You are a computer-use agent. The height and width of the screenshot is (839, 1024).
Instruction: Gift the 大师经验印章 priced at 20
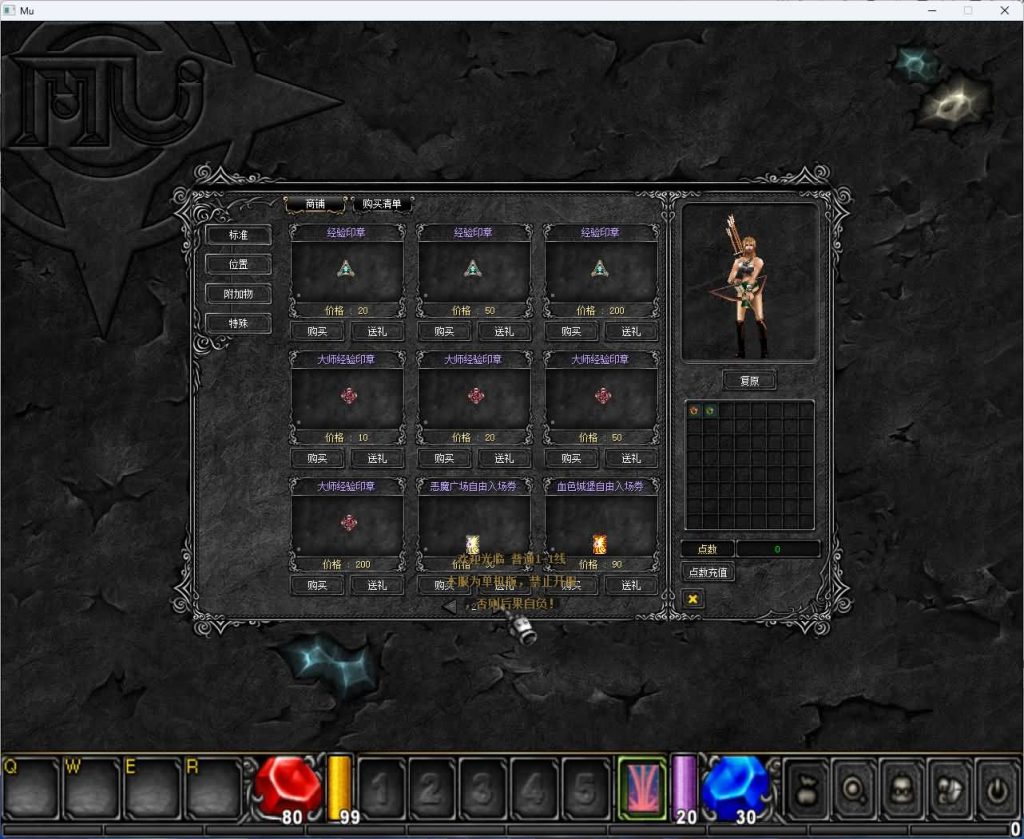point(504,458)
